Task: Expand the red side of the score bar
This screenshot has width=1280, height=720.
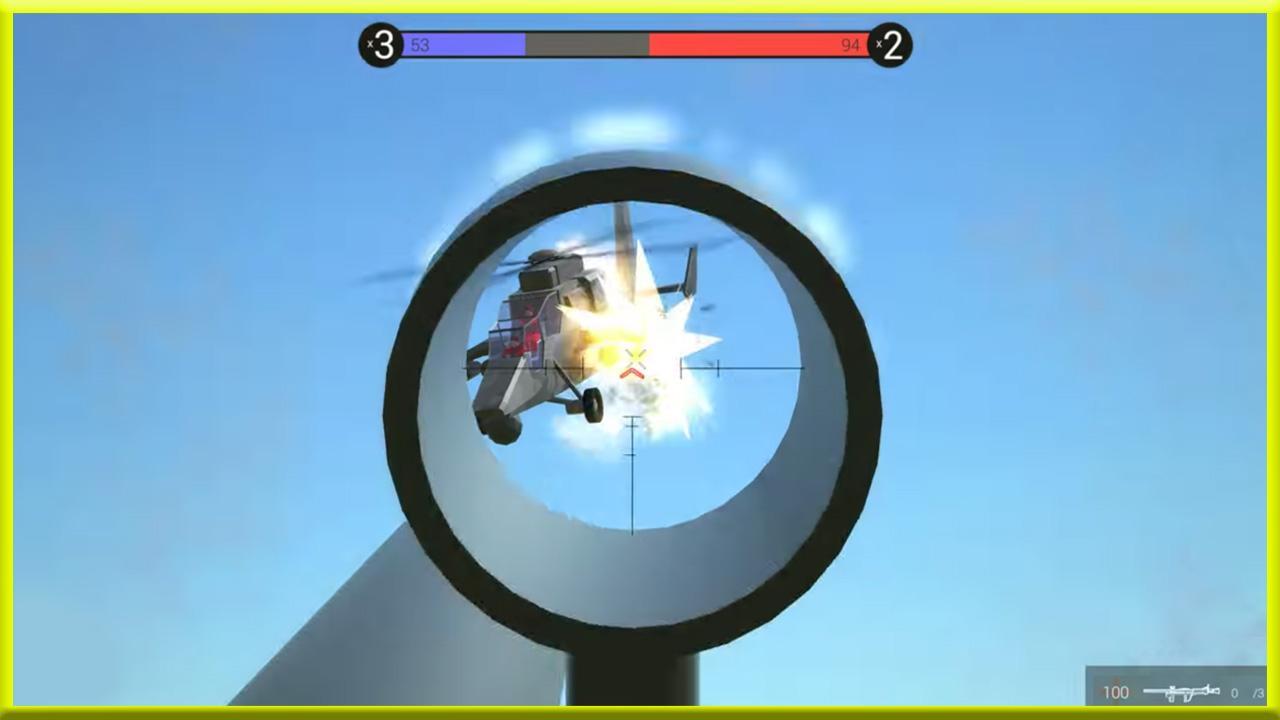Action: [760, 44]
